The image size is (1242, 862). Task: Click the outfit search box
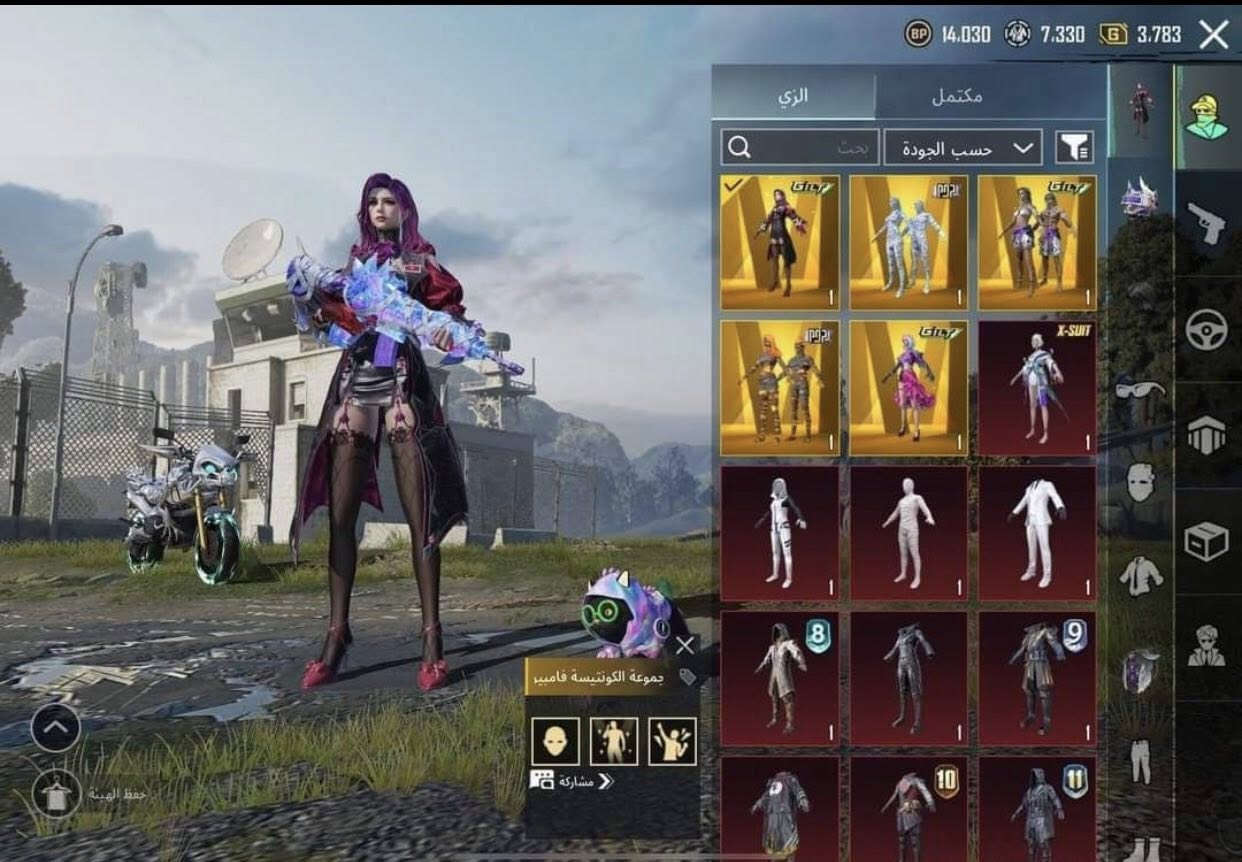click(800, 148)
